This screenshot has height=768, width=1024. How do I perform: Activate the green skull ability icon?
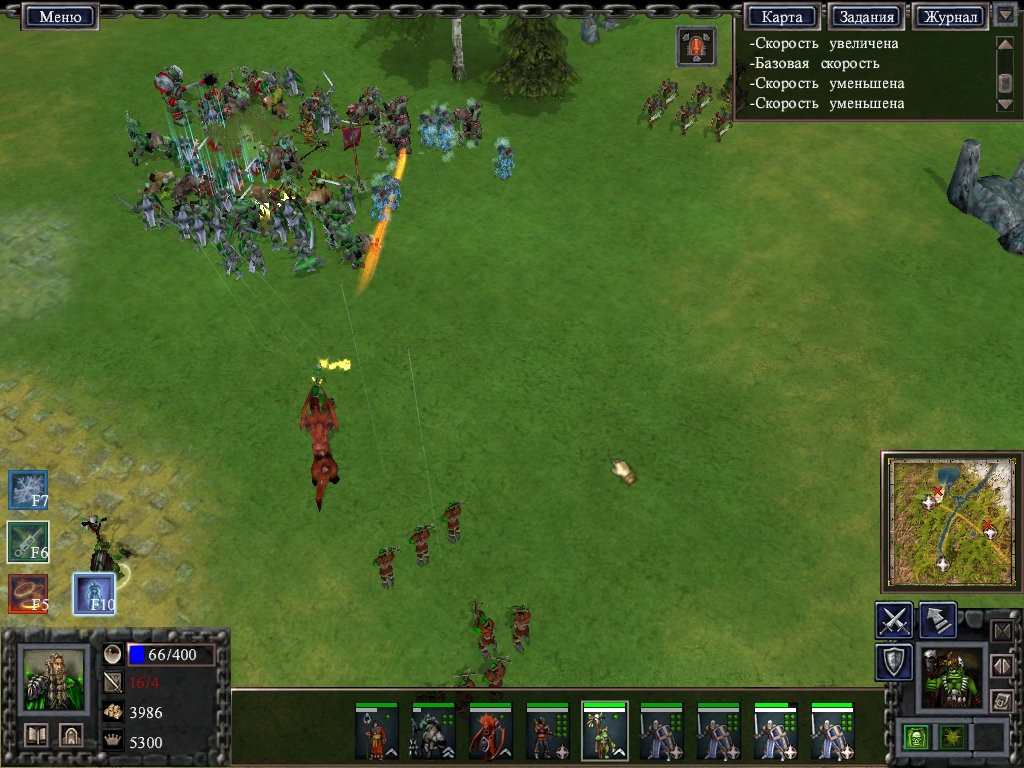click(x=915, y=737)
